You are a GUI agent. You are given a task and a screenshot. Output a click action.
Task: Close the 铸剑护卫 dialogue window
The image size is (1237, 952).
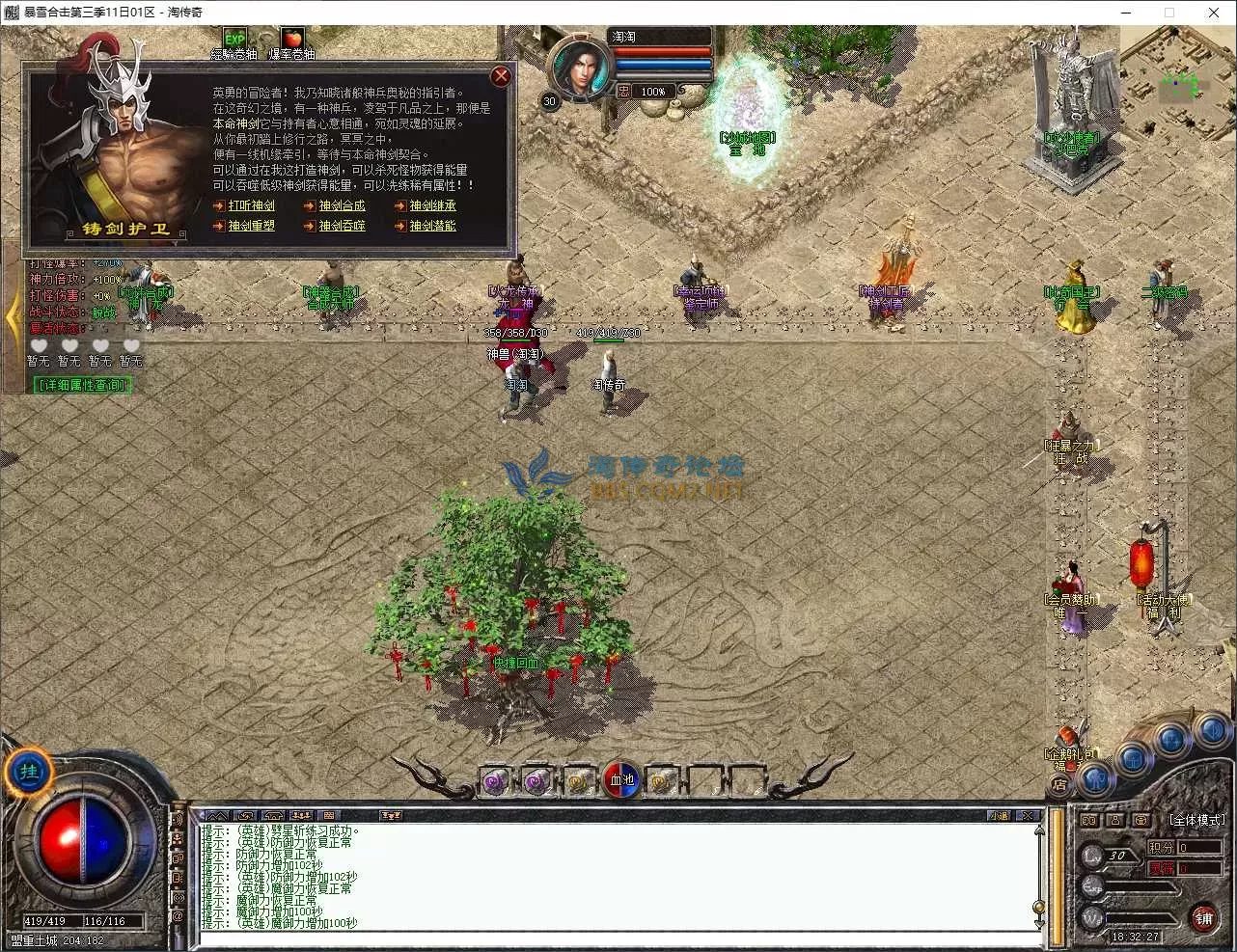501,76
